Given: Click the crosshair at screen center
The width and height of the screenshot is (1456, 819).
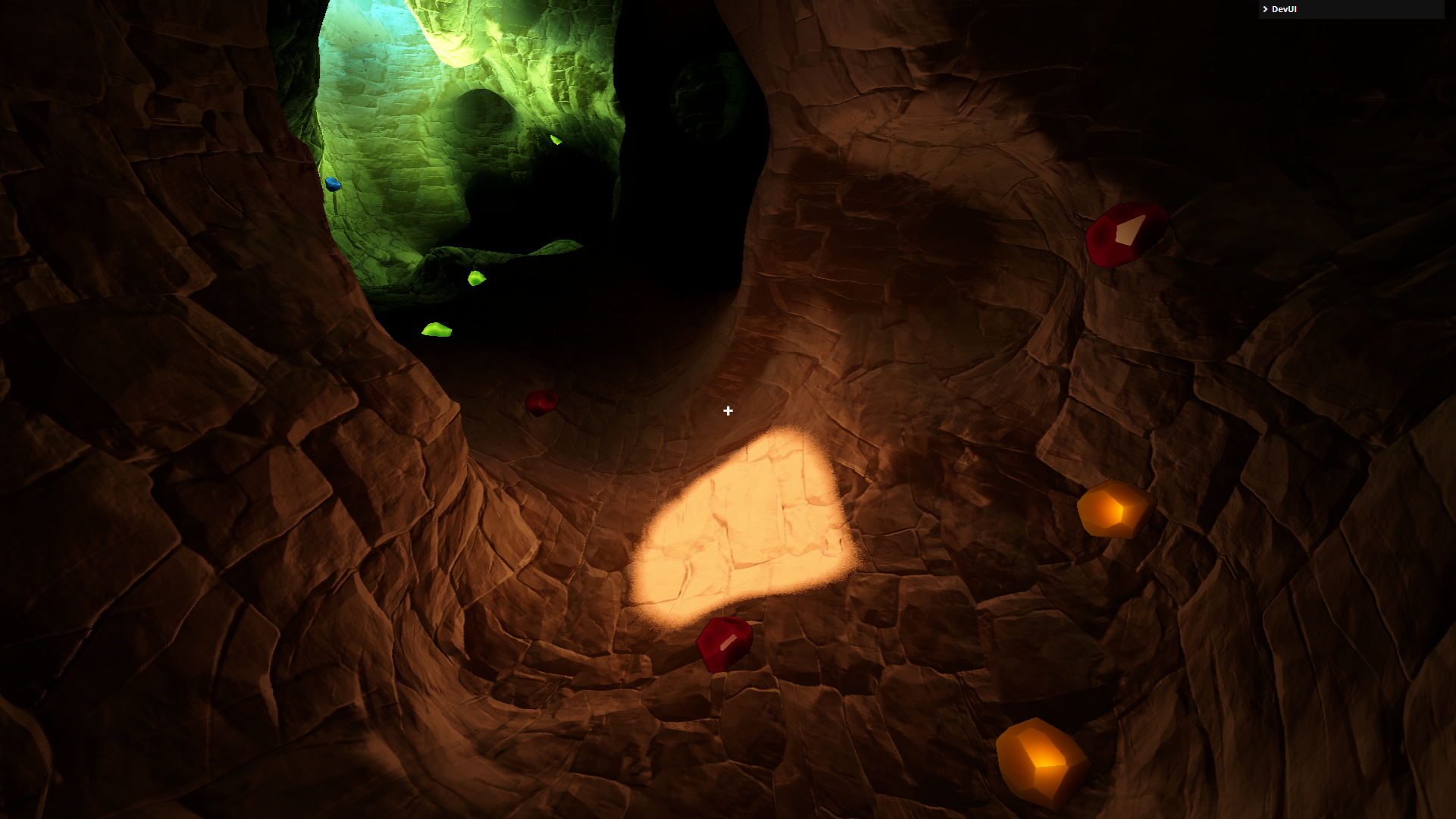Looking at the screenshot, I should (x=728, y=411).
